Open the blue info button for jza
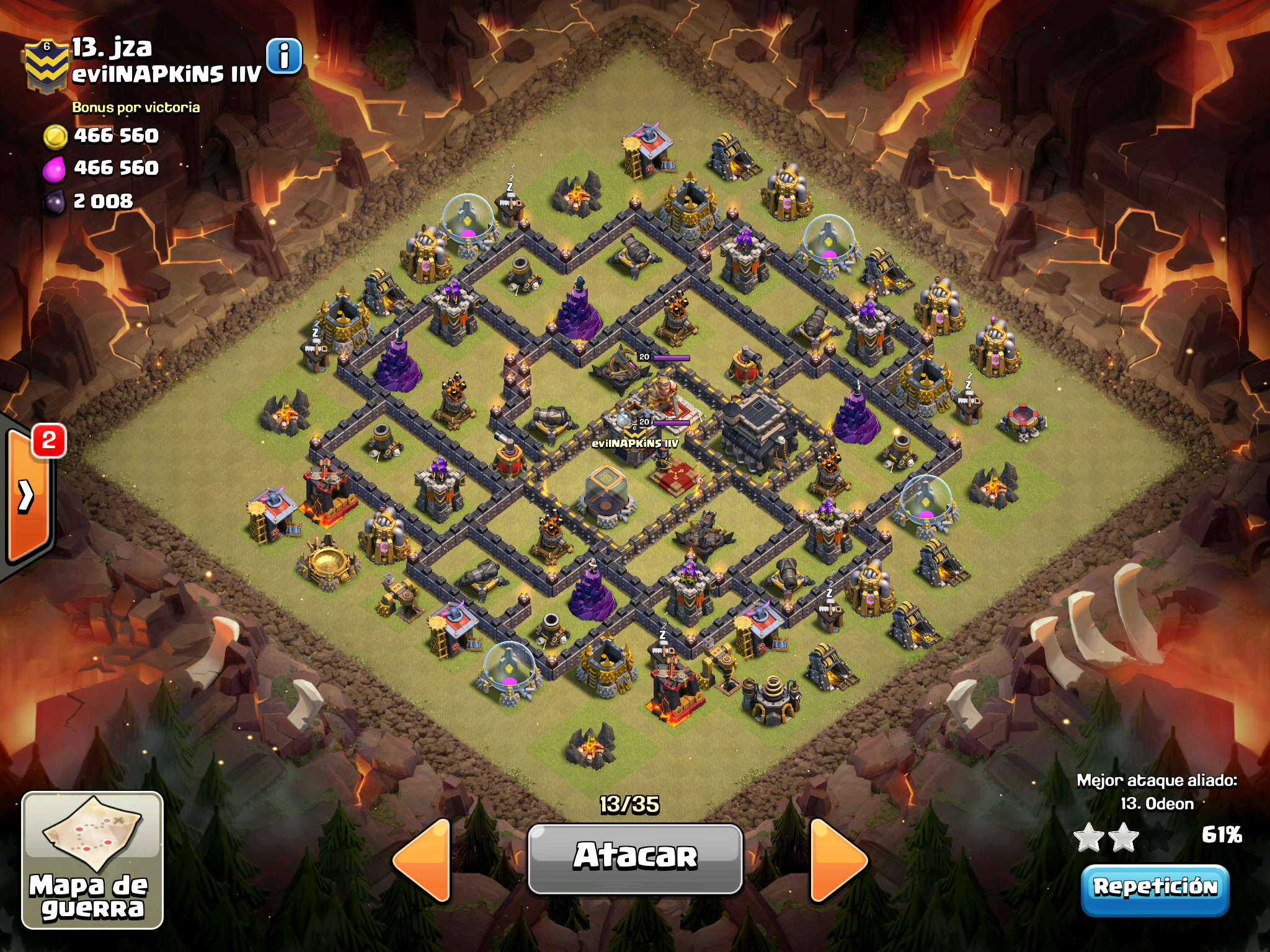Image resolution: width=1270 pixels, height=952 pixels. click(x=284, y=56)
